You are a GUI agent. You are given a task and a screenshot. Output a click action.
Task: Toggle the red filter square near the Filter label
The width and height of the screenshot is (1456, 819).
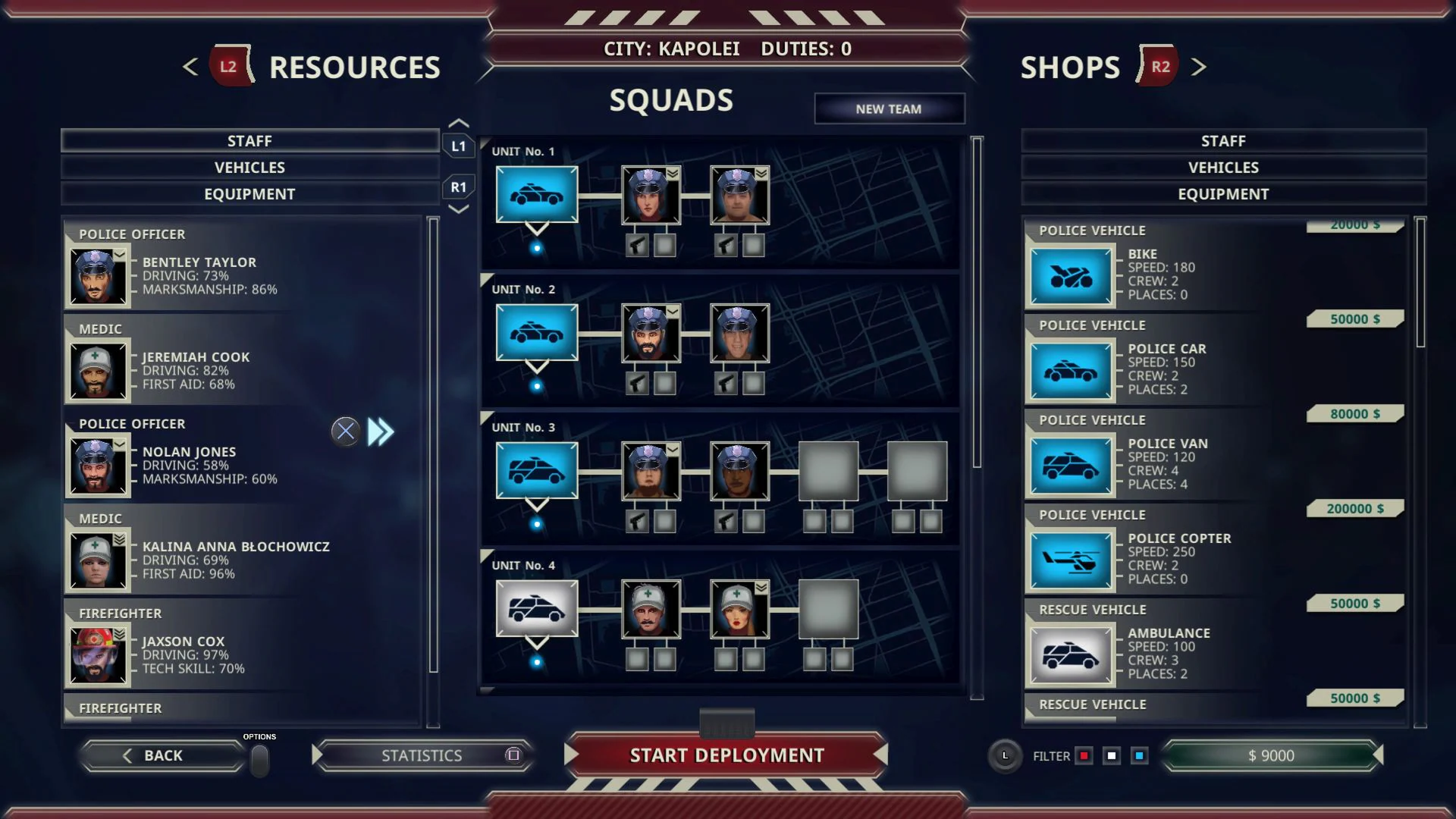pyautogui.click(x=1084, y=755)
